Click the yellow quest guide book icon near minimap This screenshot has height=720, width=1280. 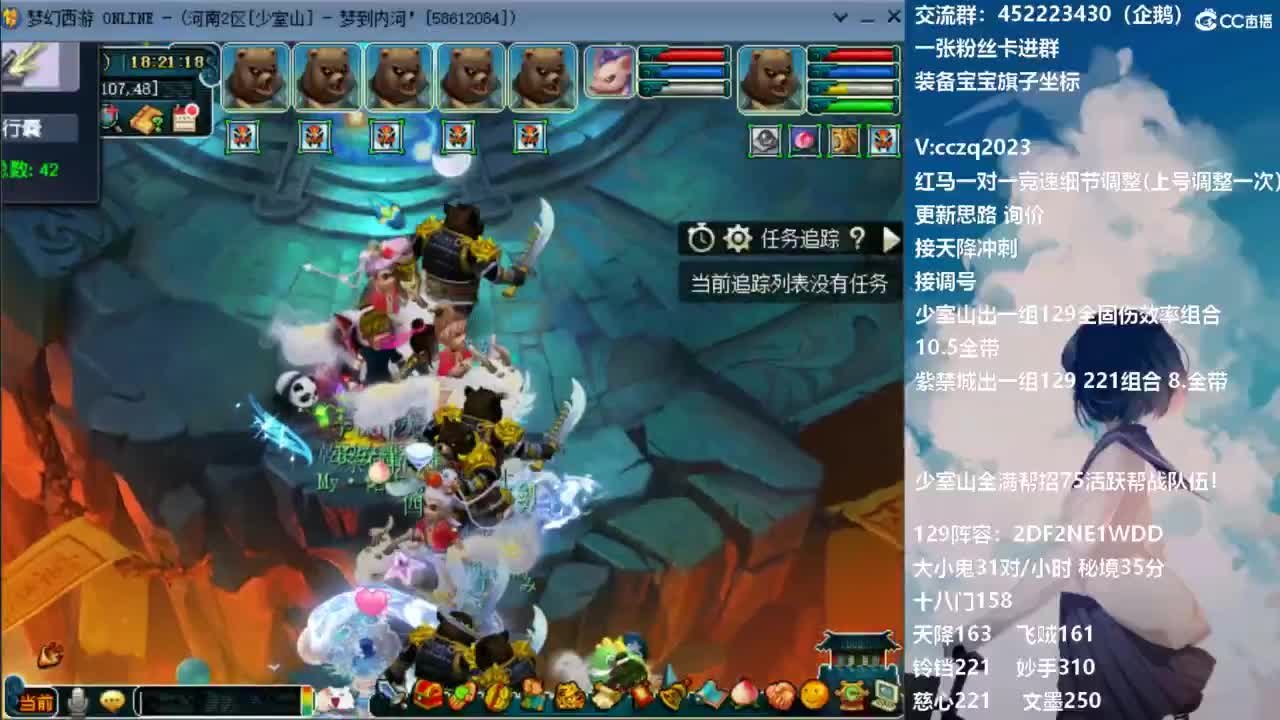click(x=144, y=117)
